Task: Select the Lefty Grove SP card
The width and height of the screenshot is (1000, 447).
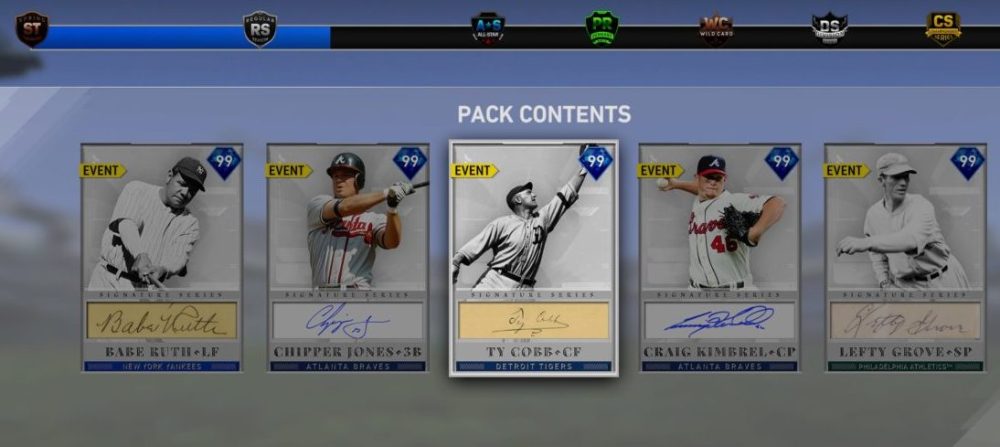Action: (x=905, y=258)
